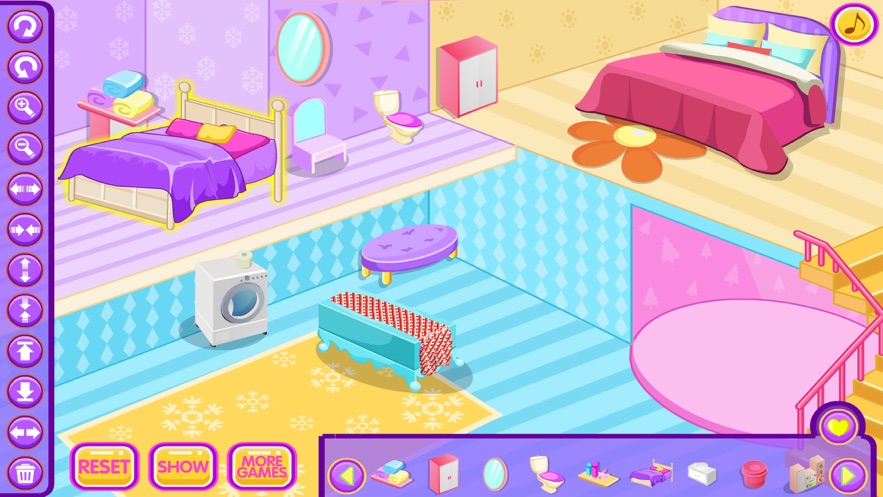Zoom in with the magnifier plus button

[x=24, y=107]
